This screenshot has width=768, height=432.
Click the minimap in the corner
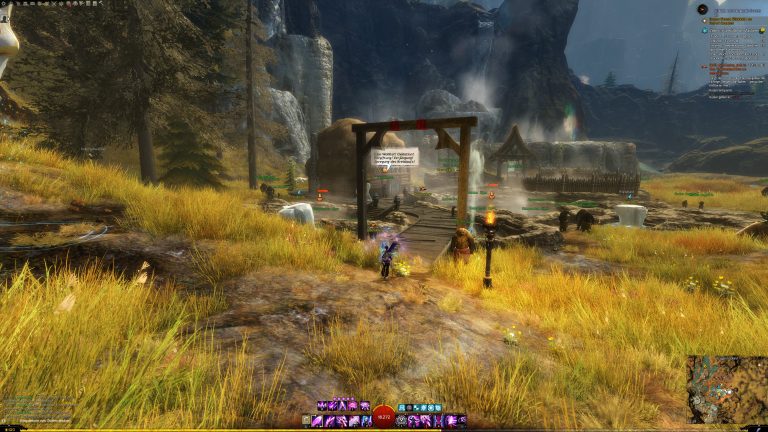tap(726, 389)
